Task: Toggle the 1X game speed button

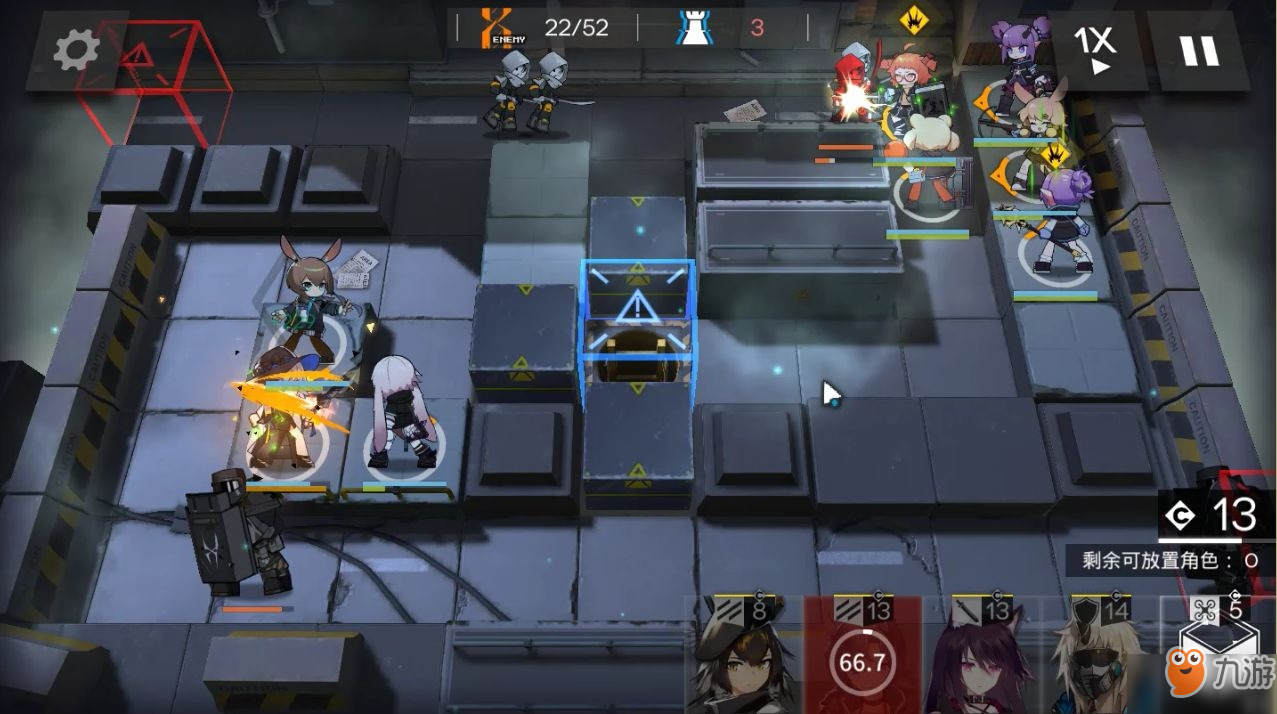Action: pos(1095,50)
